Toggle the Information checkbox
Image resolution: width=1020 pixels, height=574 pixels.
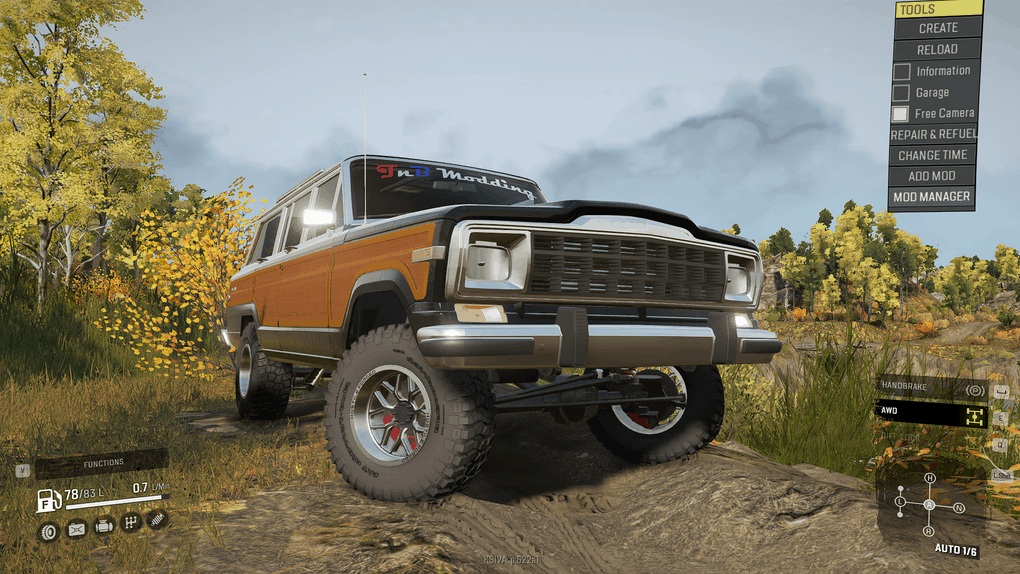(x=901, y=71)
